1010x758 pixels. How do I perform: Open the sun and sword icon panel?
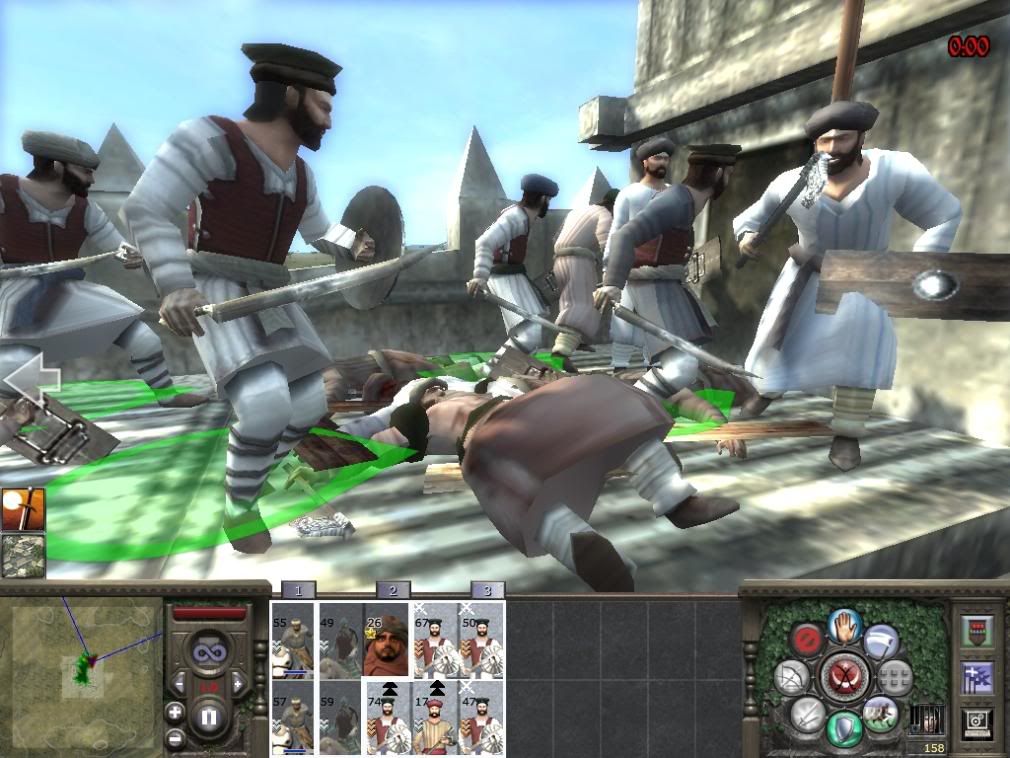tap(23, 509)
